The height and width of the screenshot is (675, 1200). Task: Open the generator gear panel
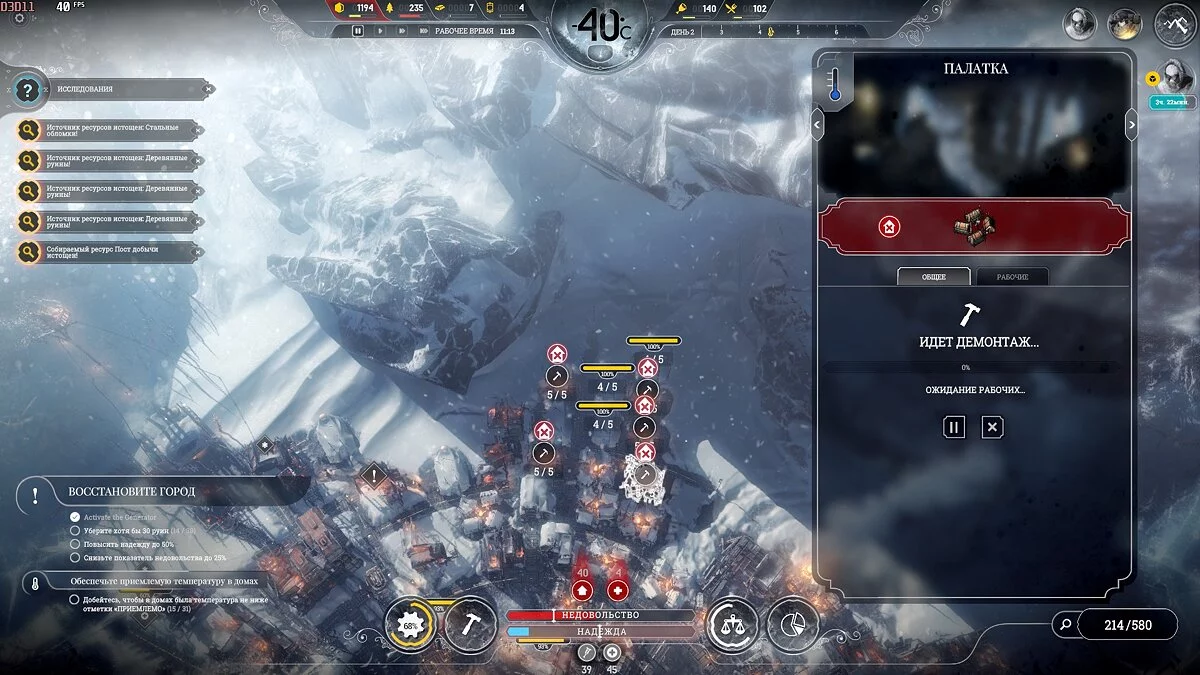point(410,626)
